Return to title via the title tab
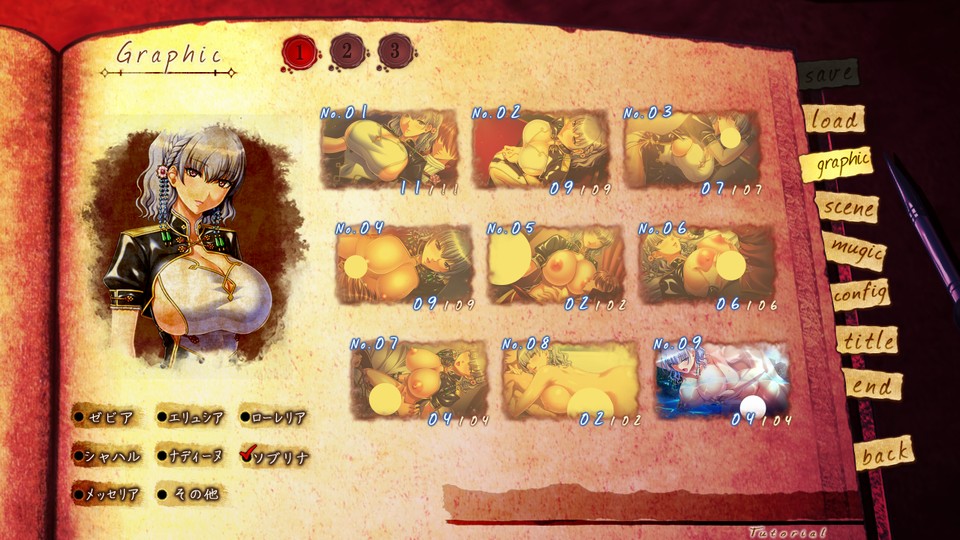960x540 pixels. [866, 340]
